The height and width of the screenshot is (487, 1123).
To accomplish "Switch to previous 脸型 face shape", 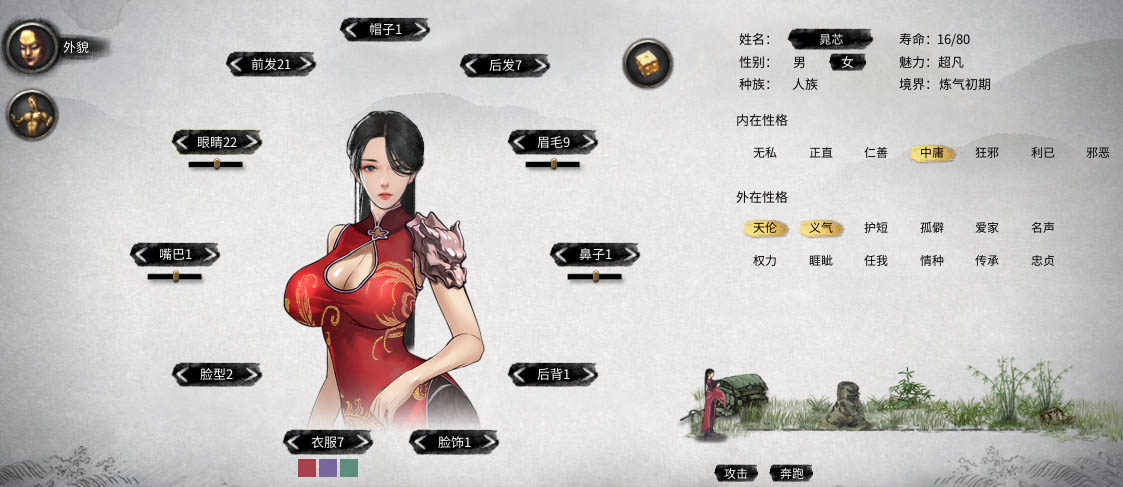I will click(x=182, y=374).
